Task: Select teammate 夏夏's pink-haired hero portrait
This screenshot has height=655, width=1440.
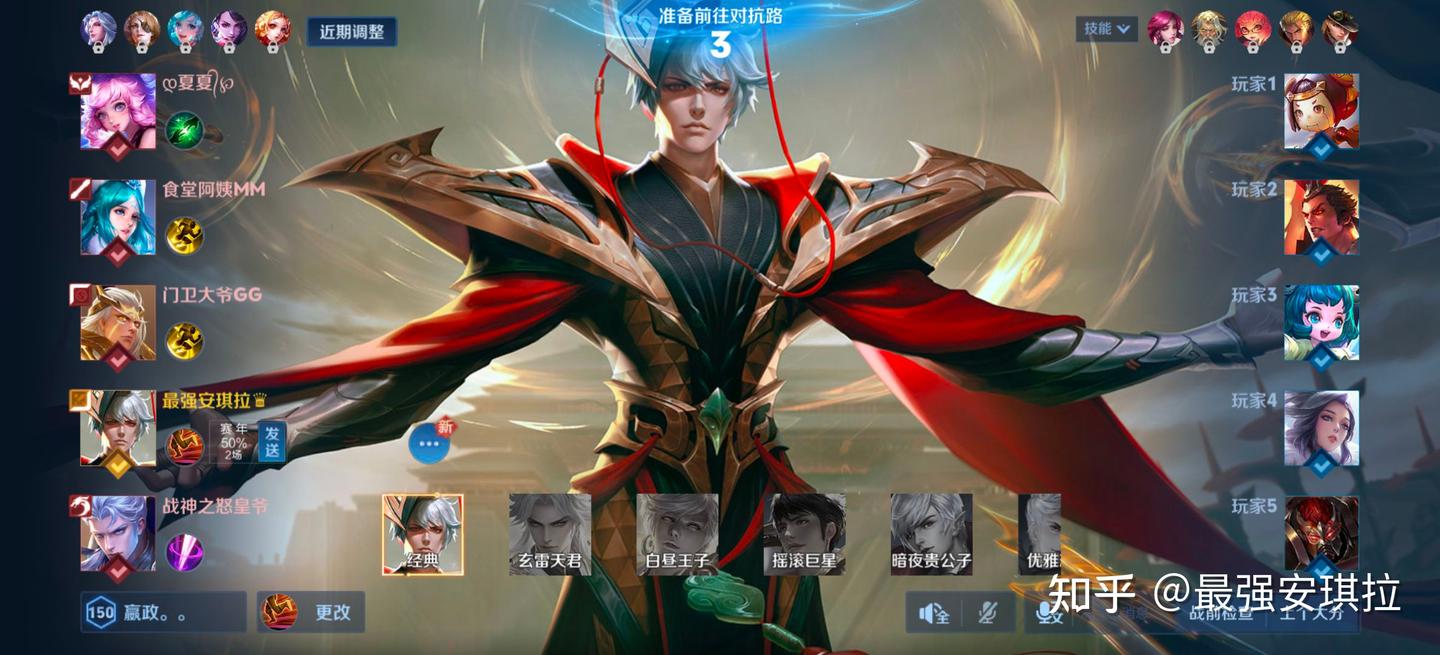Action: click(118, 112)
